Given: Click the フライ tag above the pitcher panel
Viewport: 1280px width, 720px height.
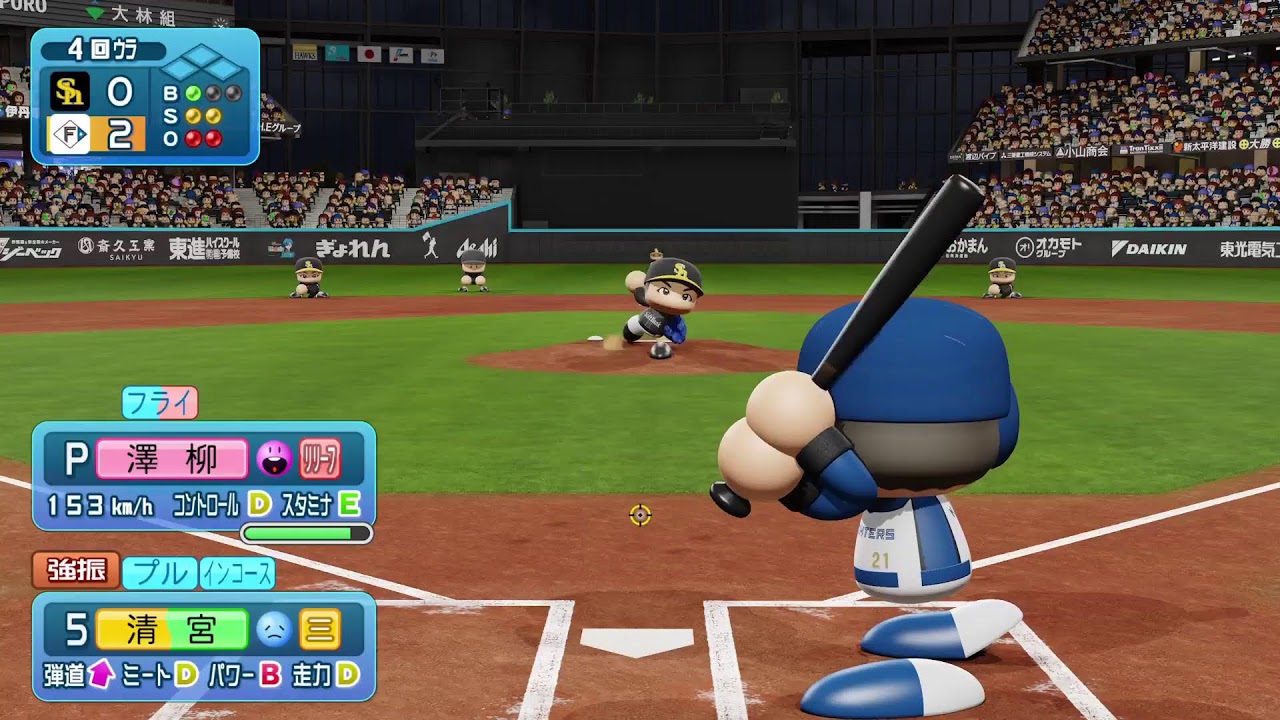Looking at the screenshot, I should (x=160, y=403).
